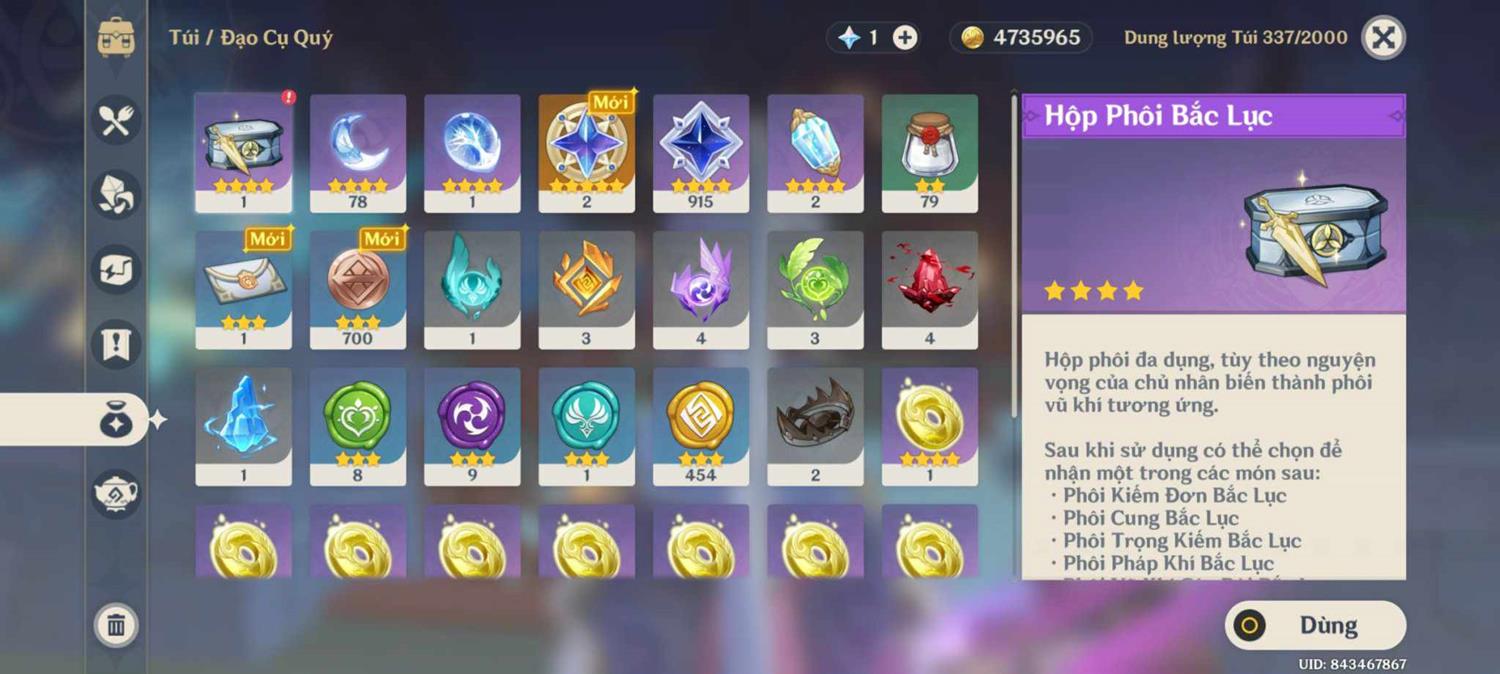Select the bronze coin item with 700
This screenshot has width=1500, height=674.
click(x=358, y=289)
